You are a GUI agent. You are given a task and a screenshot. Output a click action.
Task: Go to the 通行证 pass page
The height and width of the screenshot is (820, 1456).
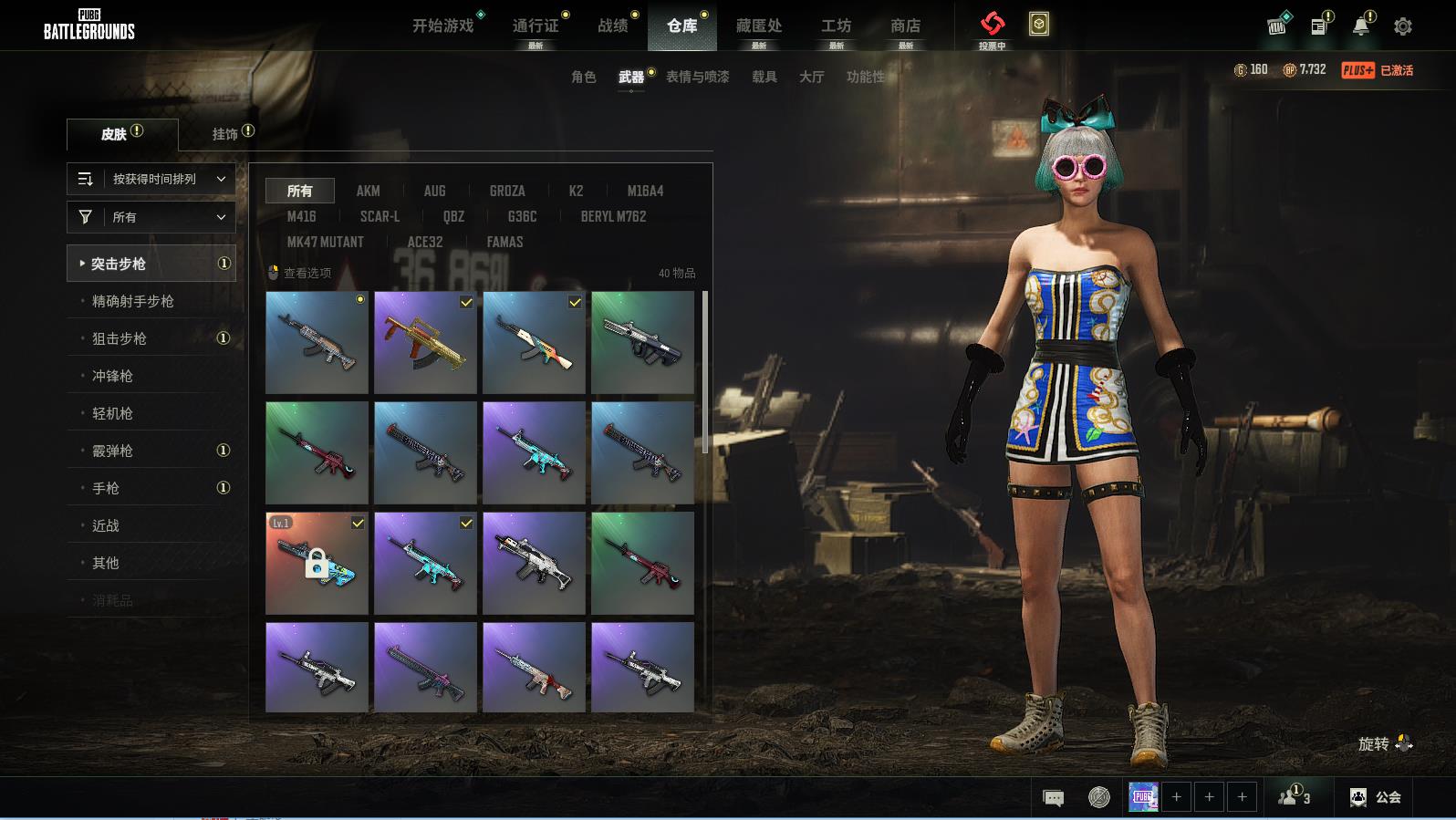(536, 26)
